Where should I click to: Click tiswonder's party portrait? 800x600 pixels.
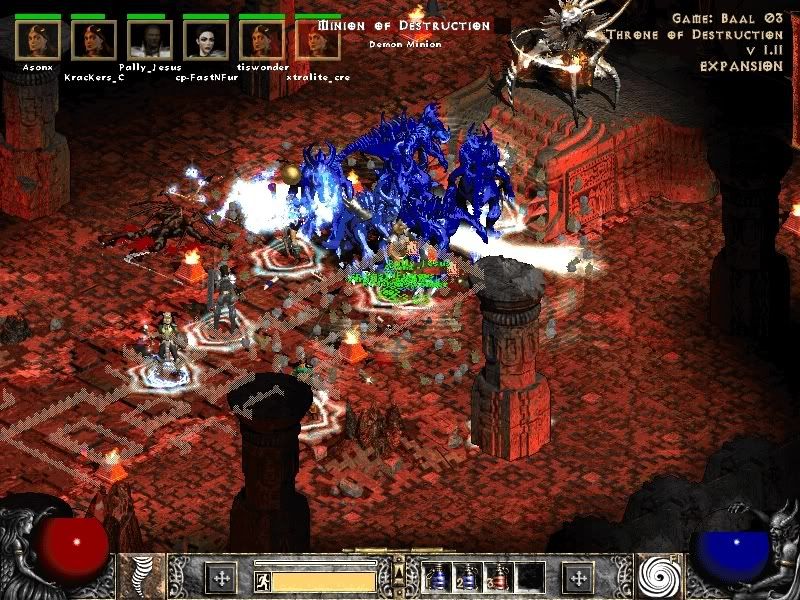click(262, 40)
